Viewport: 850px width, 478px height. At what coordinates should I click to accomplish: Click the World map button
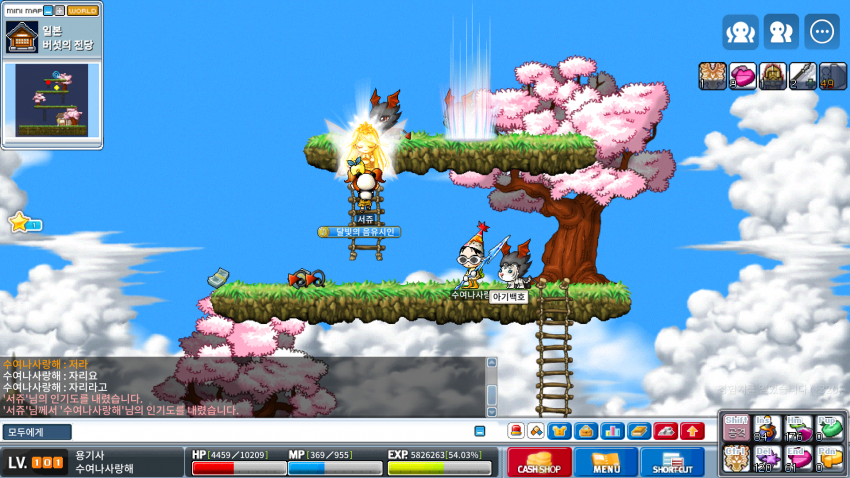82,10
